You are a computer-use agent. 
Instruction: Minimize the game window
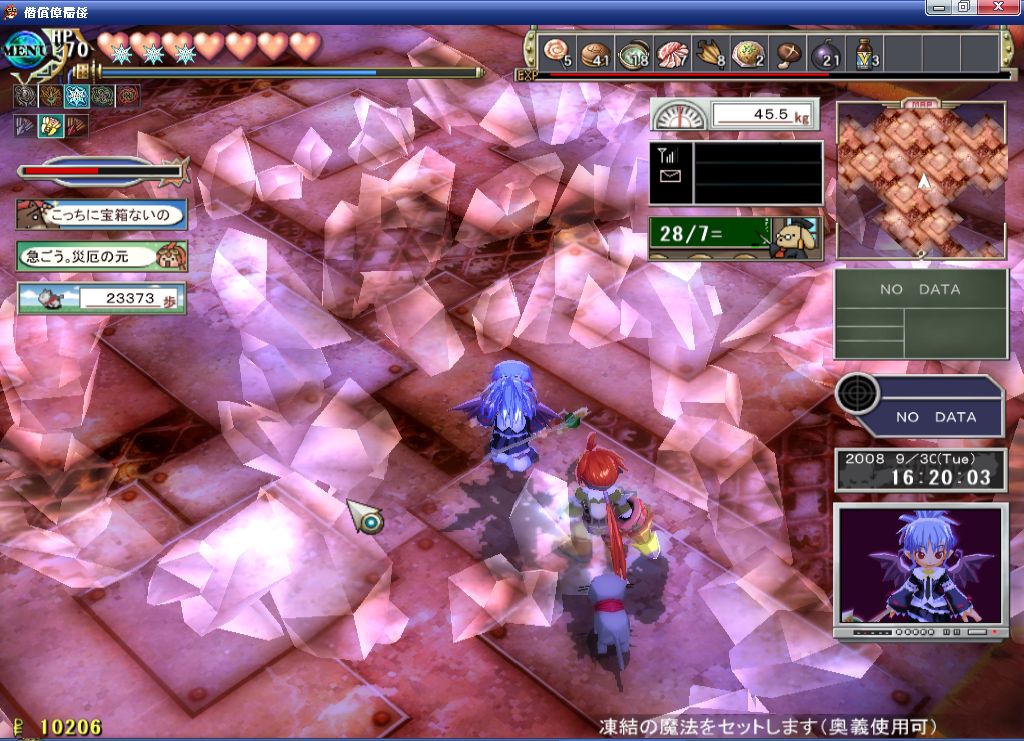click(938, 7)
